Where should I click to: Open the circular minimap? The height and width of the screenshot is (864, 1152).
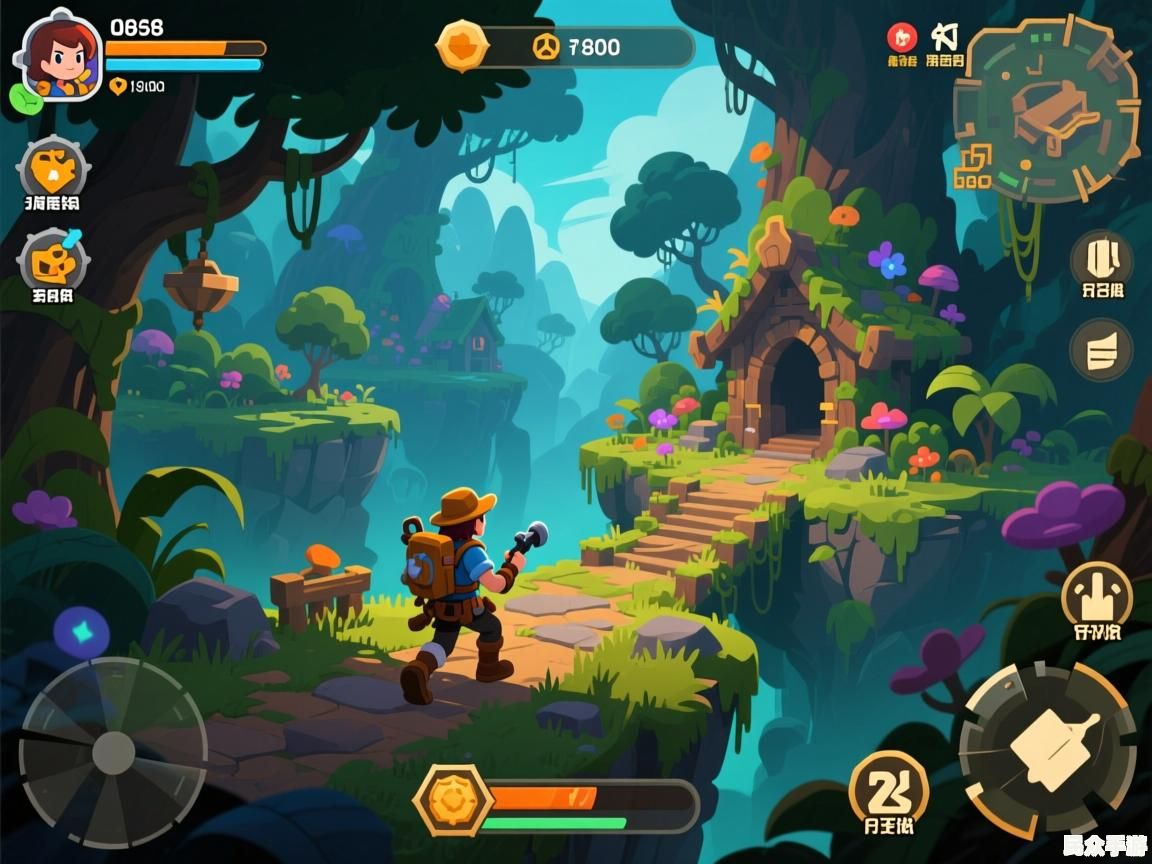tap(1047, 109)
